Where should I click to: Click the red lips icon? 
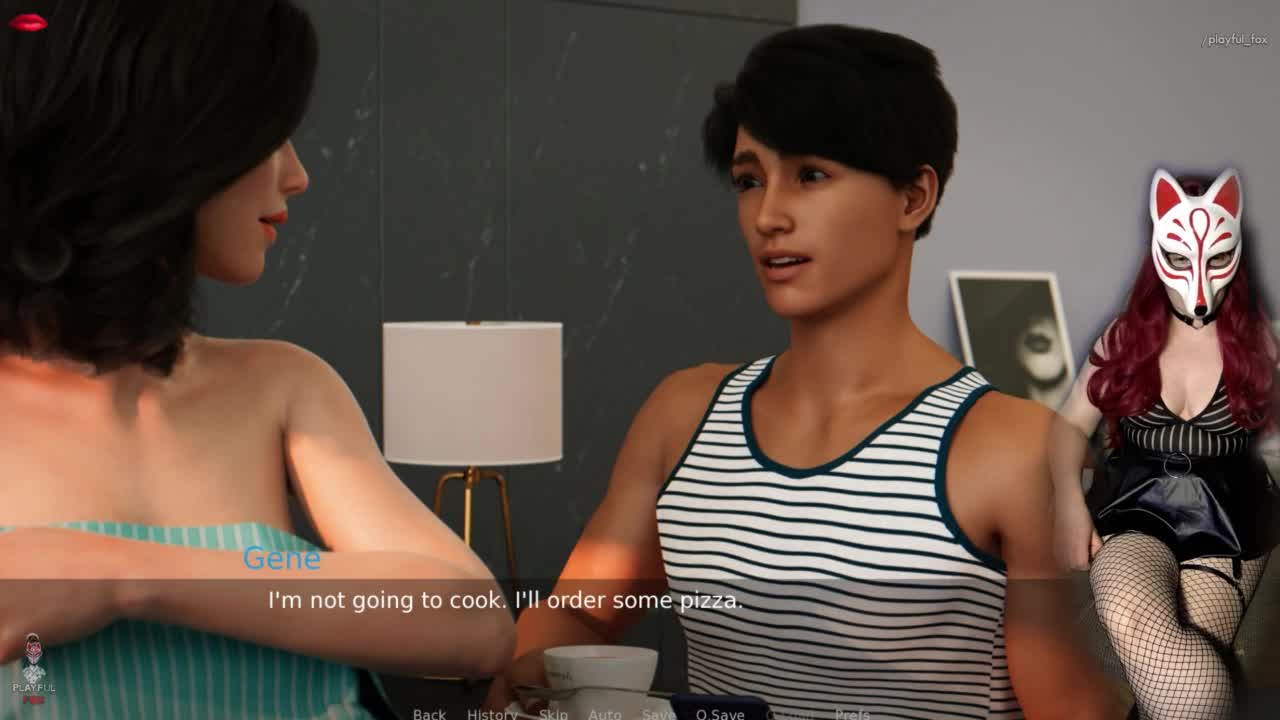(x=28, y=23)
